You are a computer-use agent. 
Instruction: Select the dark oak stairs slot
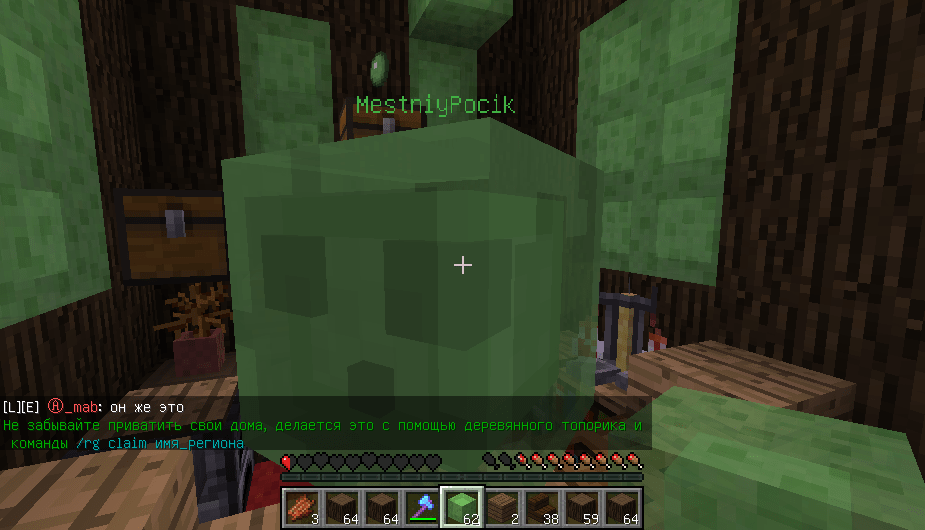point(542,507)
